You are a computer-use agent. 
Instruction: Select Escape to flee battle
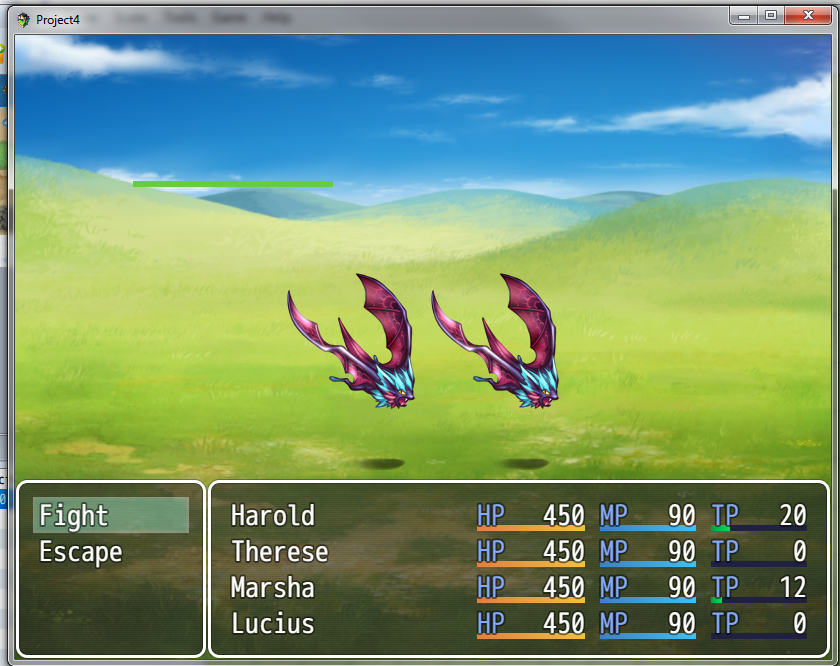(x=81, y=552)
